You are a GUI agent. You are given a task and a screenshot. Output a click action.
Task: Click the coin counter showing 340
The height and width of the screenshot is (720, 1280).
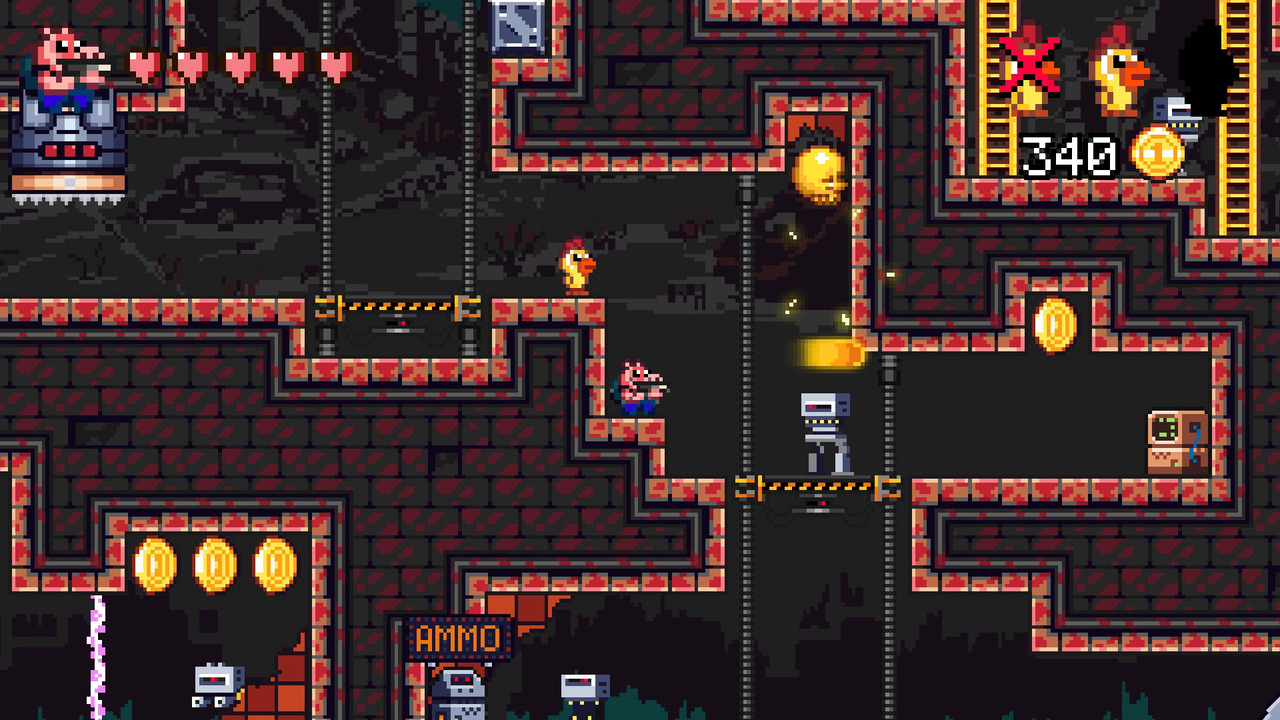1068,156
